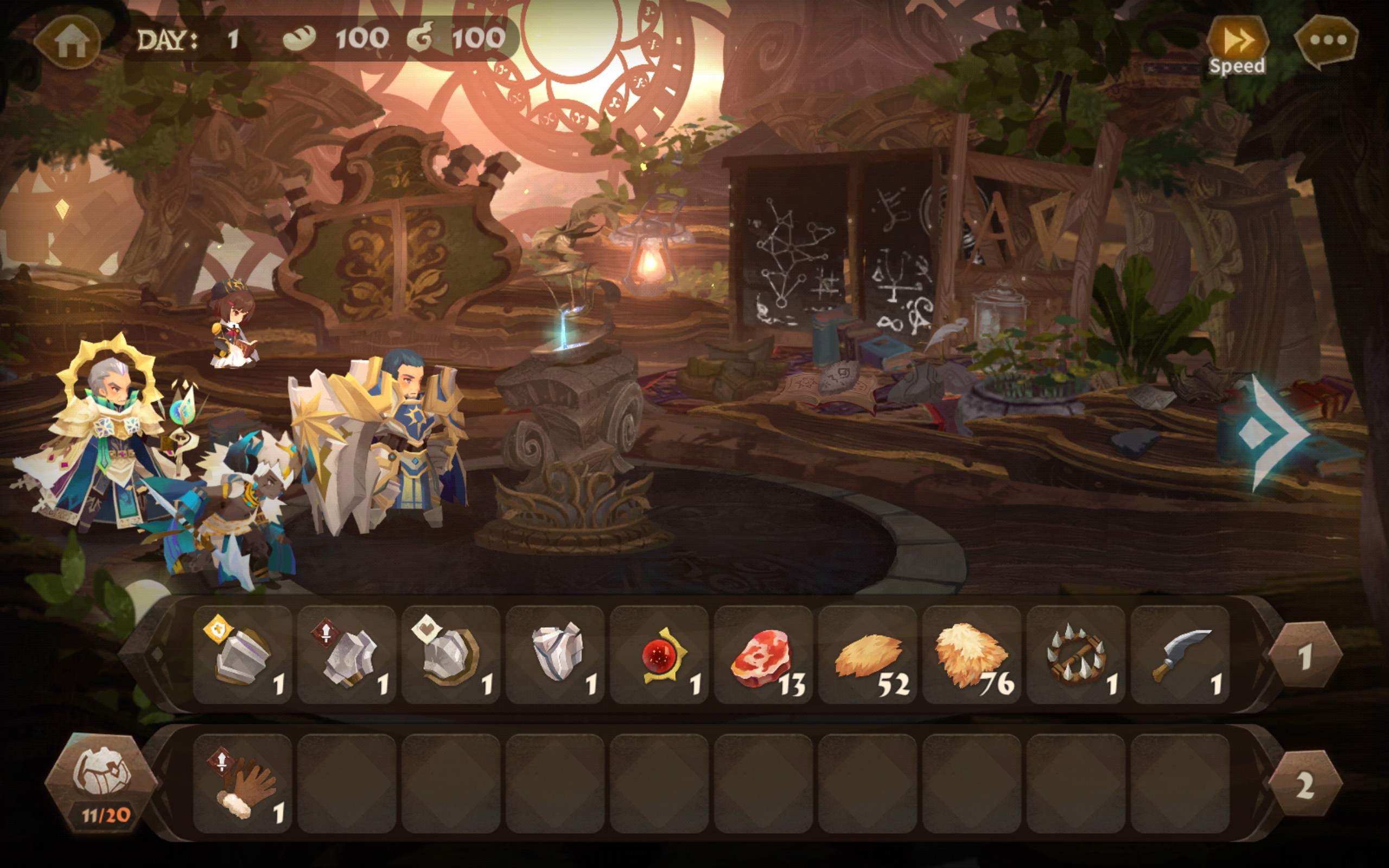
Task: Switch to inventory page 1
Action: [x=1304, y=655]
